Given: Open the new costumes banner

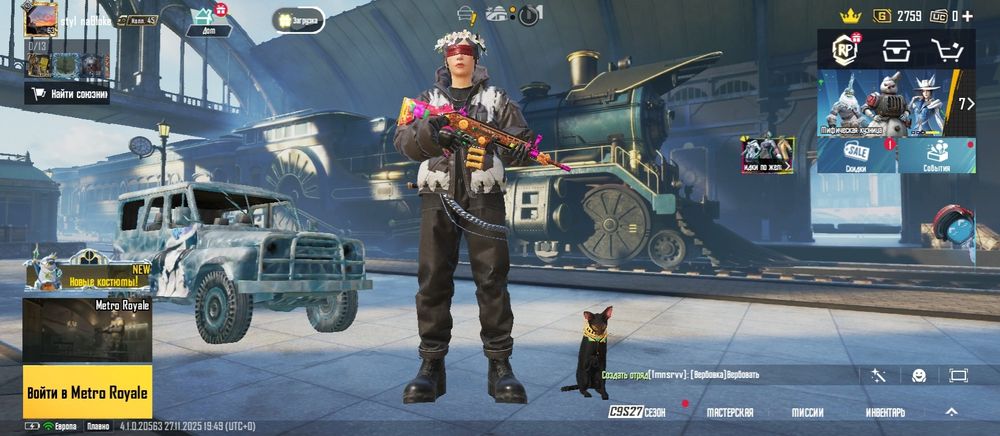Looking at the screenshot, I should click(87, 272).
